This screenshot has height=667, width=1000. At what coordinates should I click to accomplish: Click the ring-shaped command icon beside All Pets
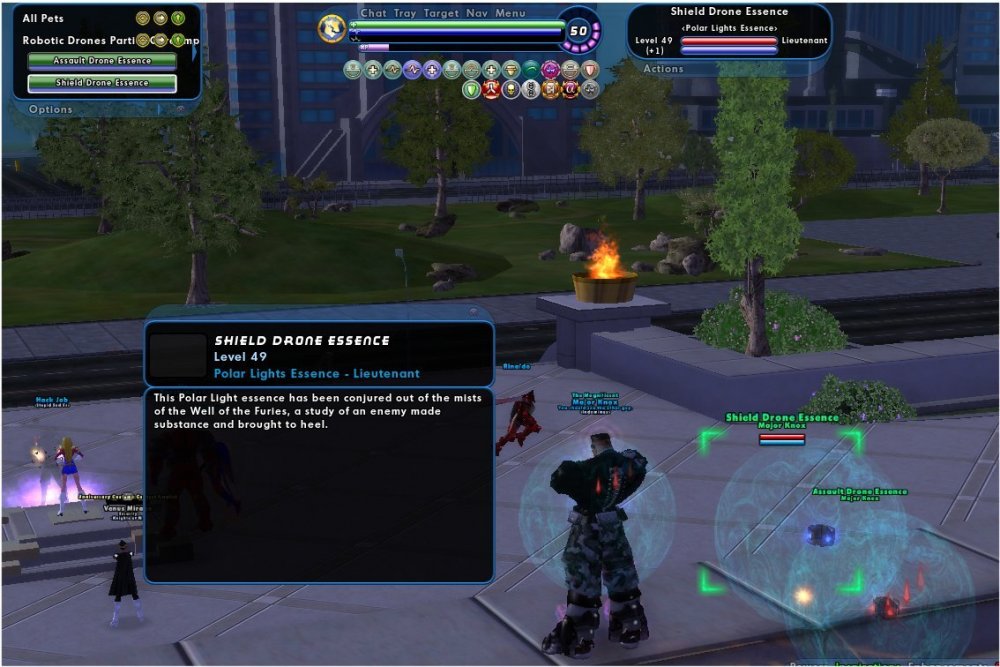[x=143, y=18]
